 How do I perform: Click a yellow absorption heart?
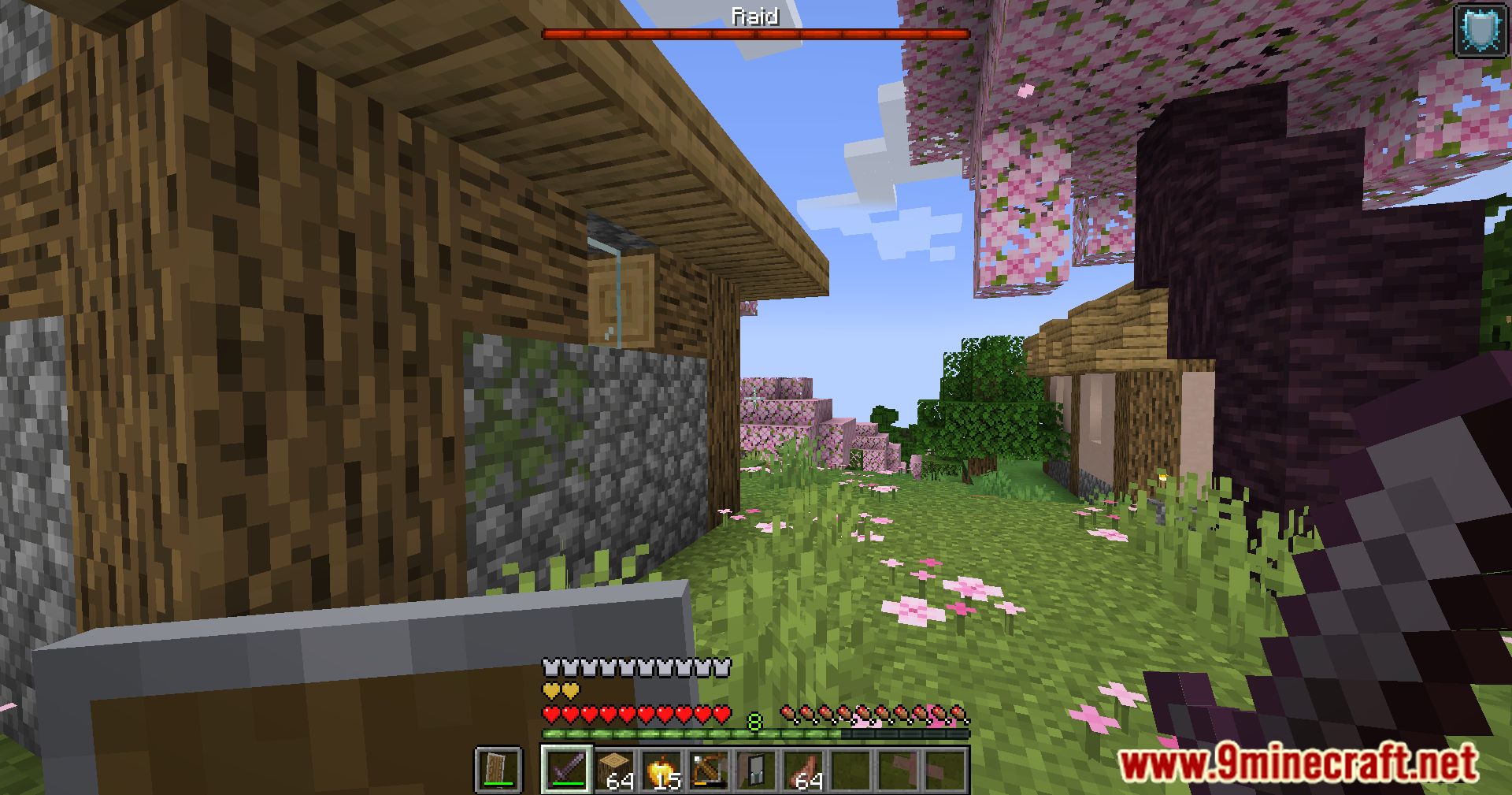click(x=553, y=692)
